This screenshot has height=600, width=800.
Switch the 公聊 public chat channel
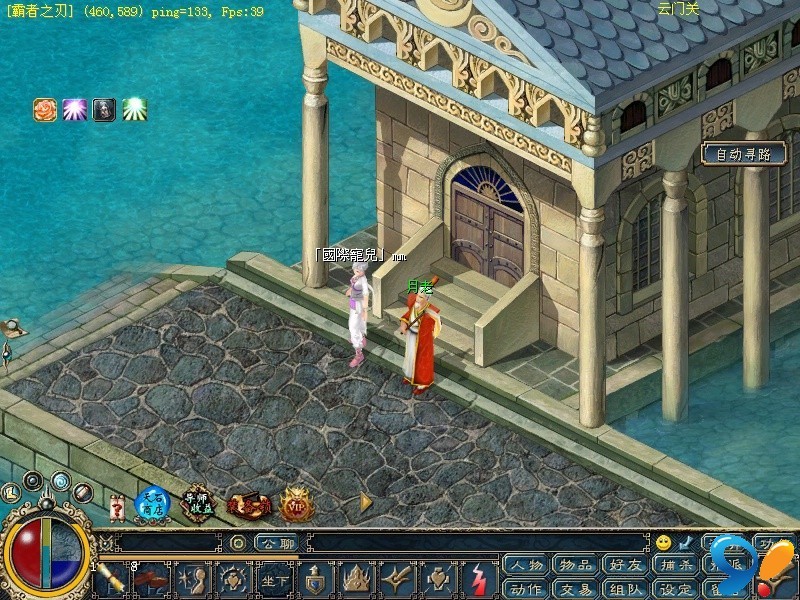pyautogui.click(x=275, y=543)
